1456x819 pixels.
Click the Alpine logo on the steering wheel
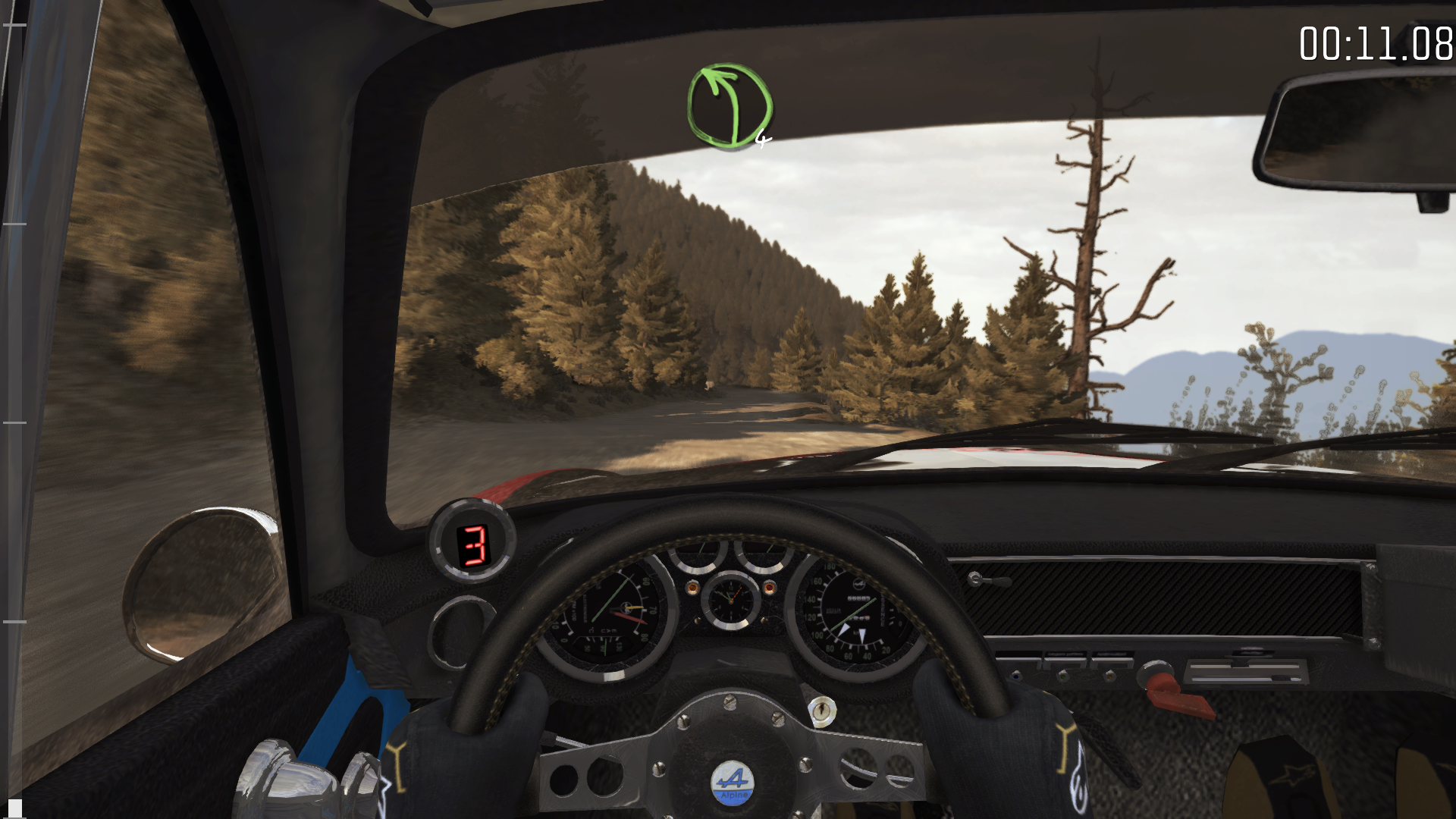pos(730,781)
